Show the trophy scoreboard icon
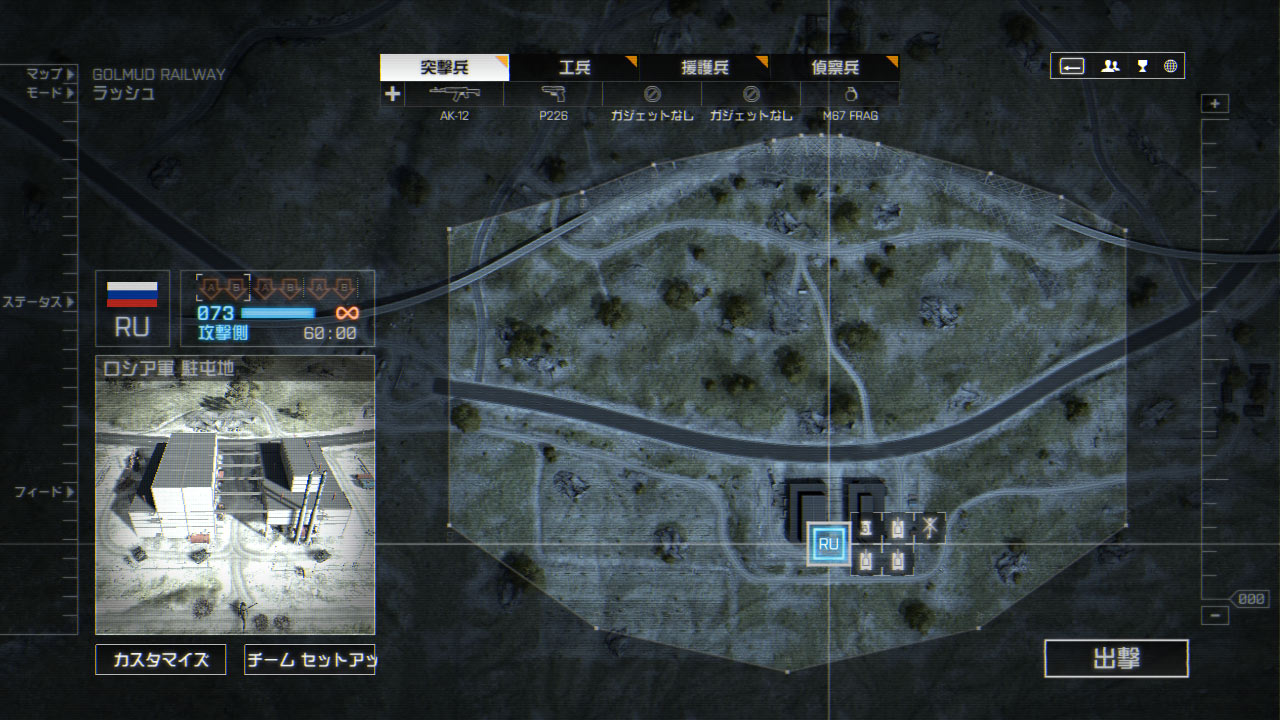 (x=1142, y=66)
